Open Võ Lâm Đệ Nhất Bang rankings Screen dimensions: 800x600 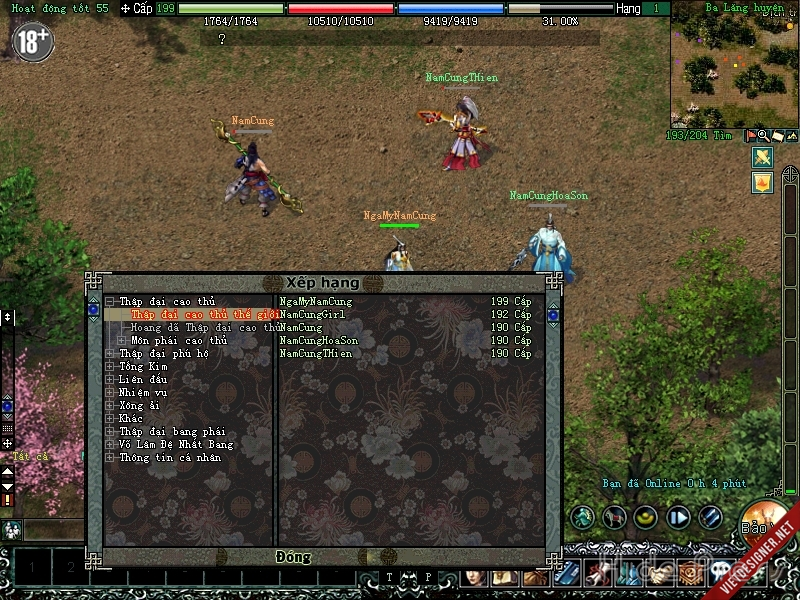176,444
